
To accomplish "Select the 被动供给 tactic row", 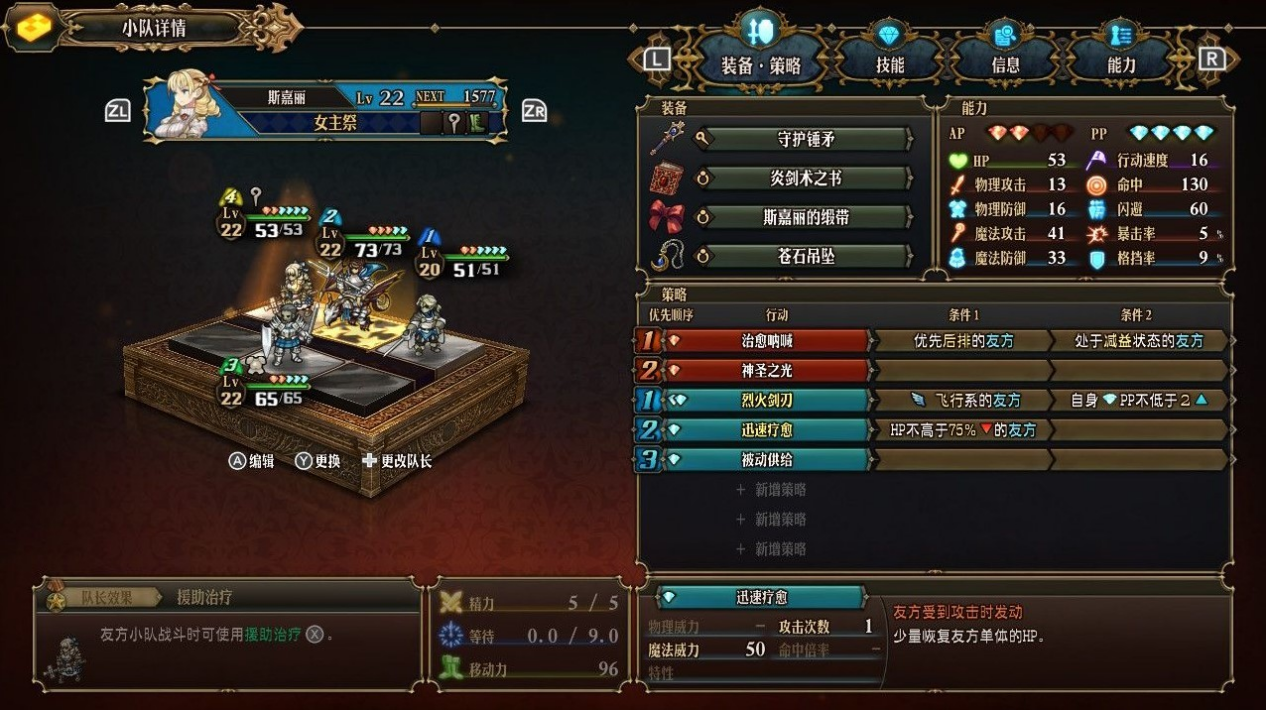I will click(766, 459).
